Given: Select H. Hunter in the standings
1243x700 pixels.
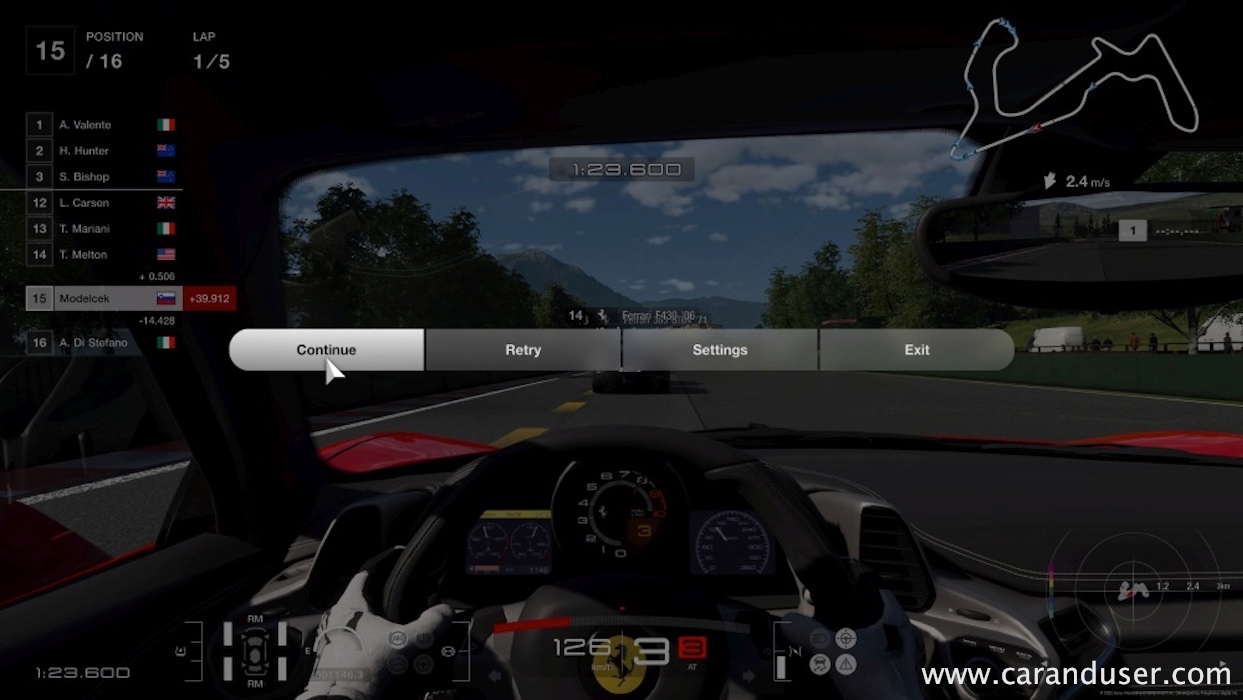Looking at the screenshot, I should click(102, 151).
